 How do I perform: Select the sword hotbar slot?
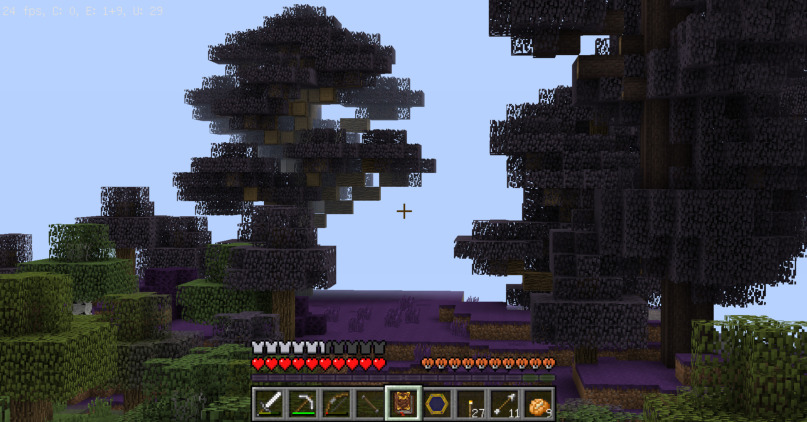tap(268, 404)
